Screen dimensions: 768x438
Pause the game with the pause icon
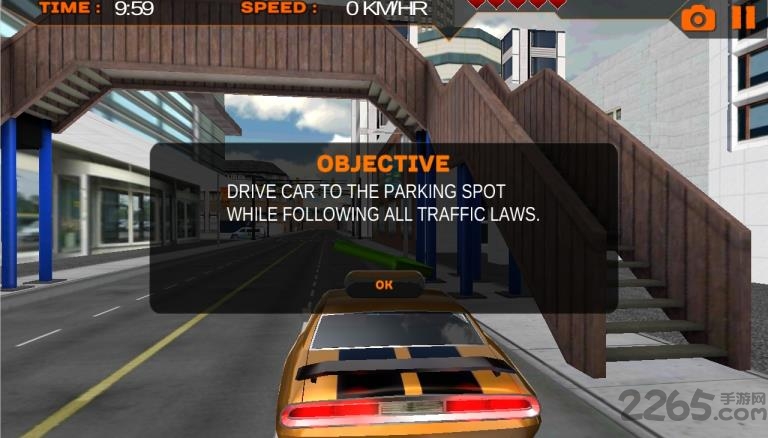pyautogui.click(x=743, y=17)
